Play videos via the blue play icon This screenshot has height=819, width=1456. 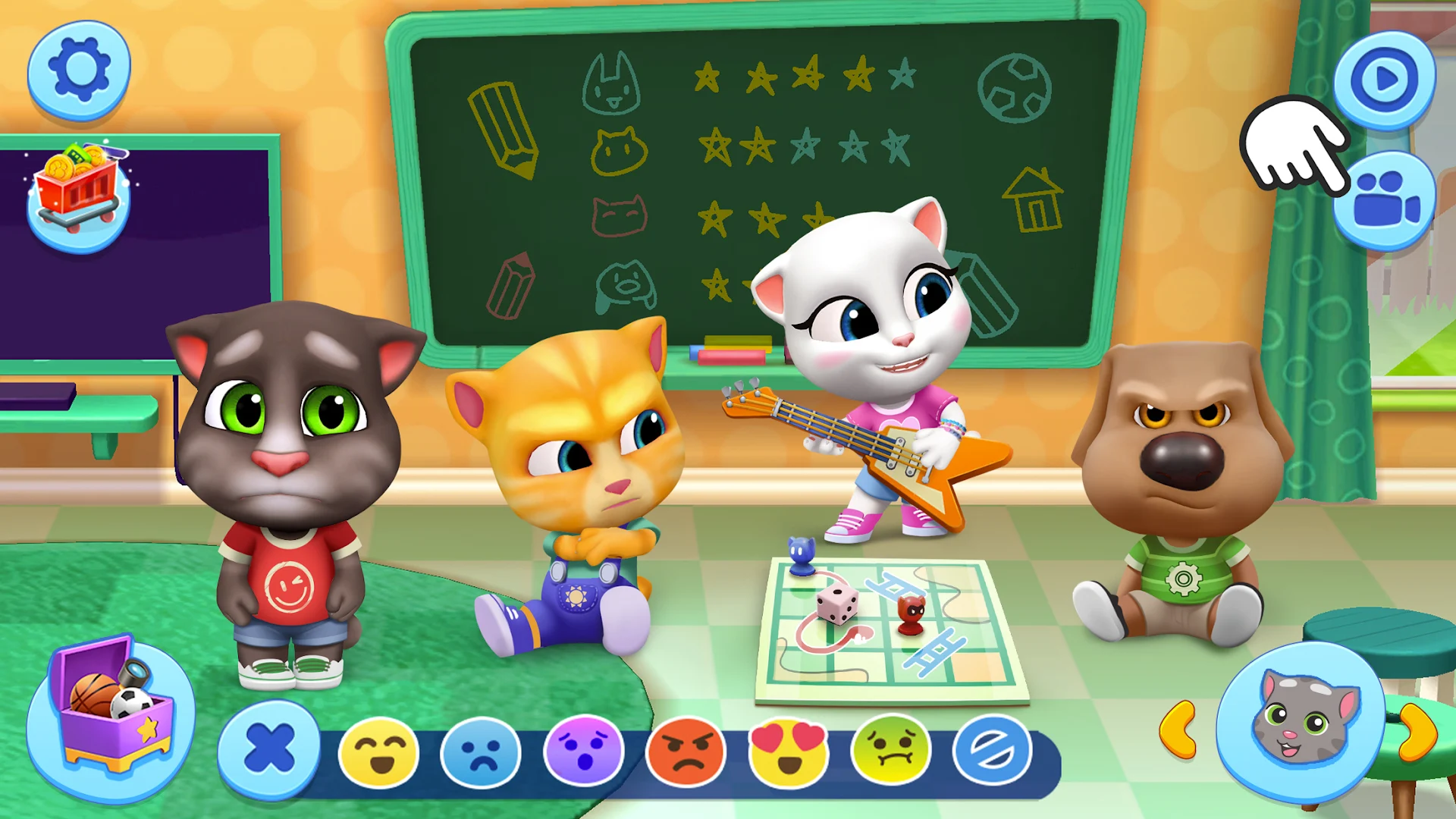click(x=1385, y=80)
